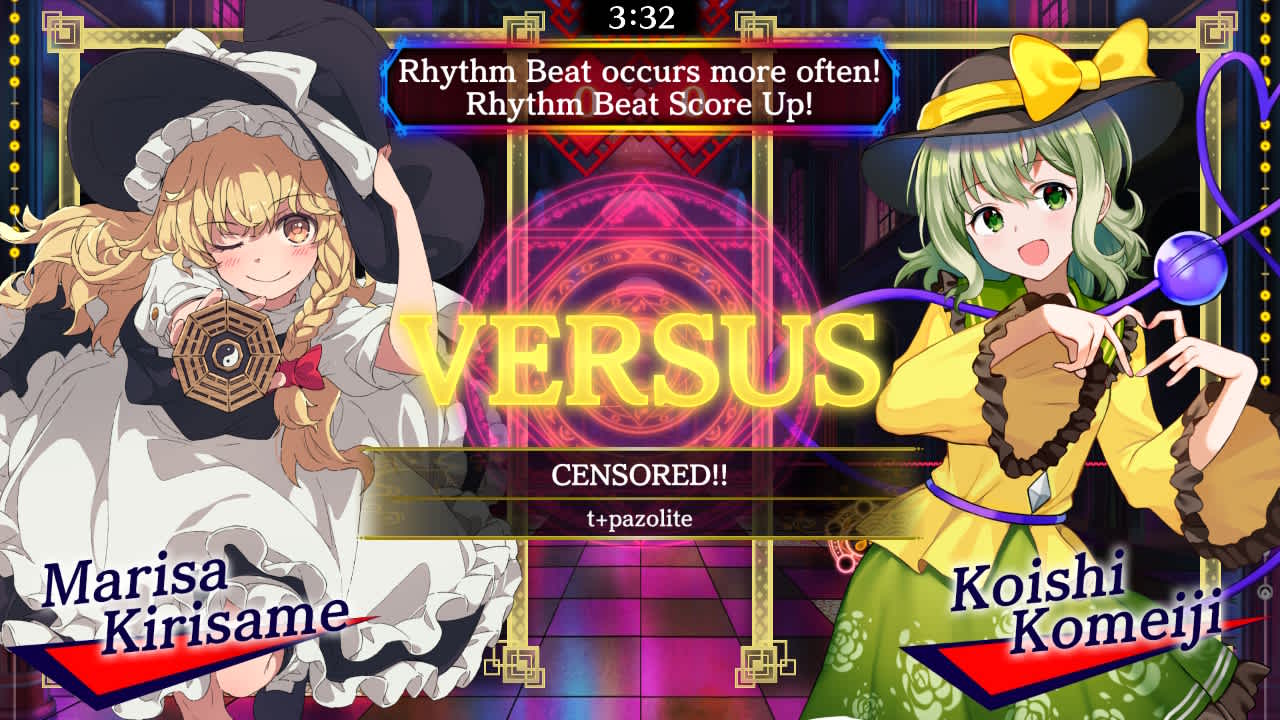Click the VERSUS title text
The image size is (1280, 720).
[x=640, y=355]
